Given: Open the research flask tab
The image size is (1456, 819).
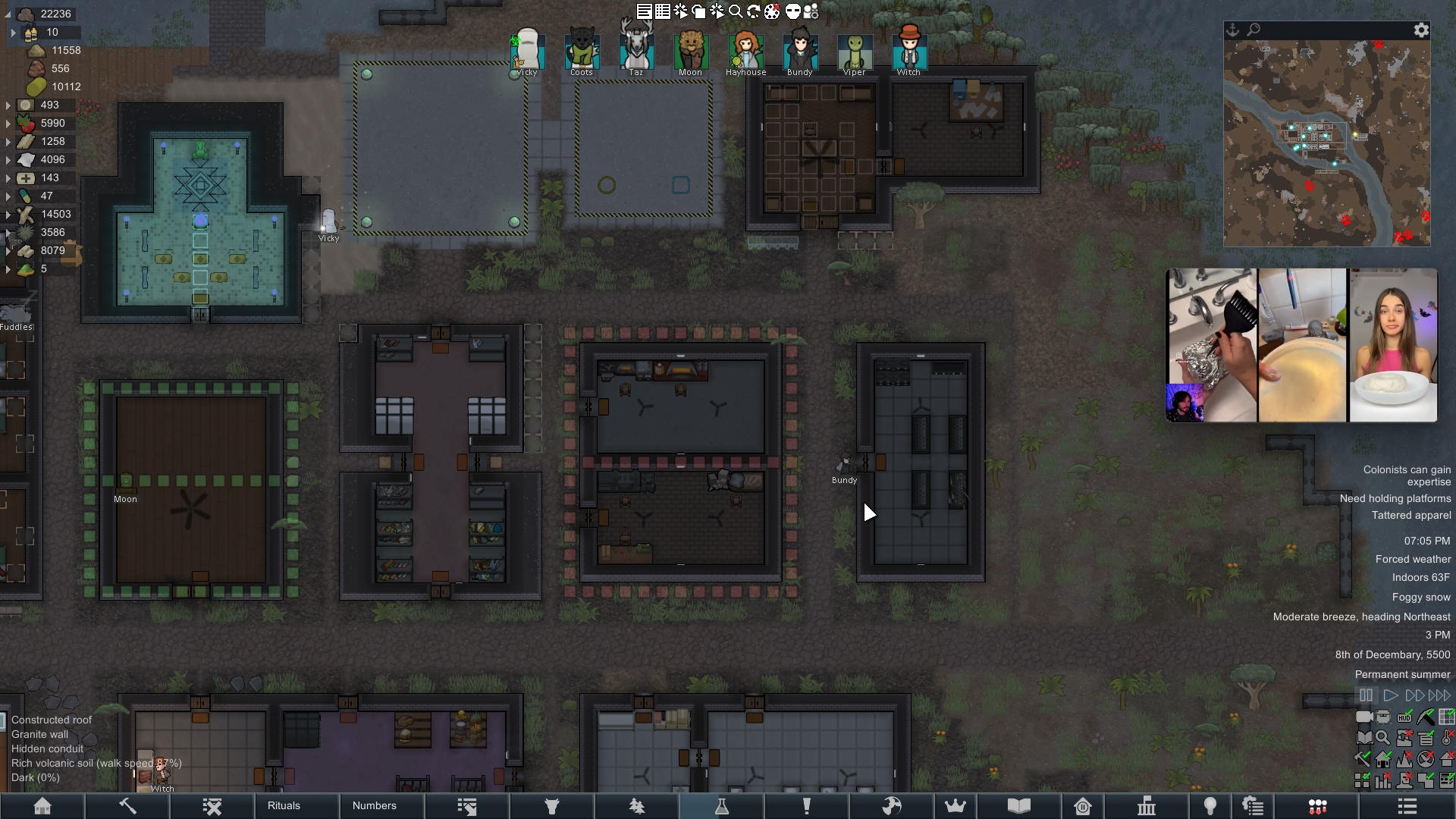Looking at the screenshot, I should (722, 805).
